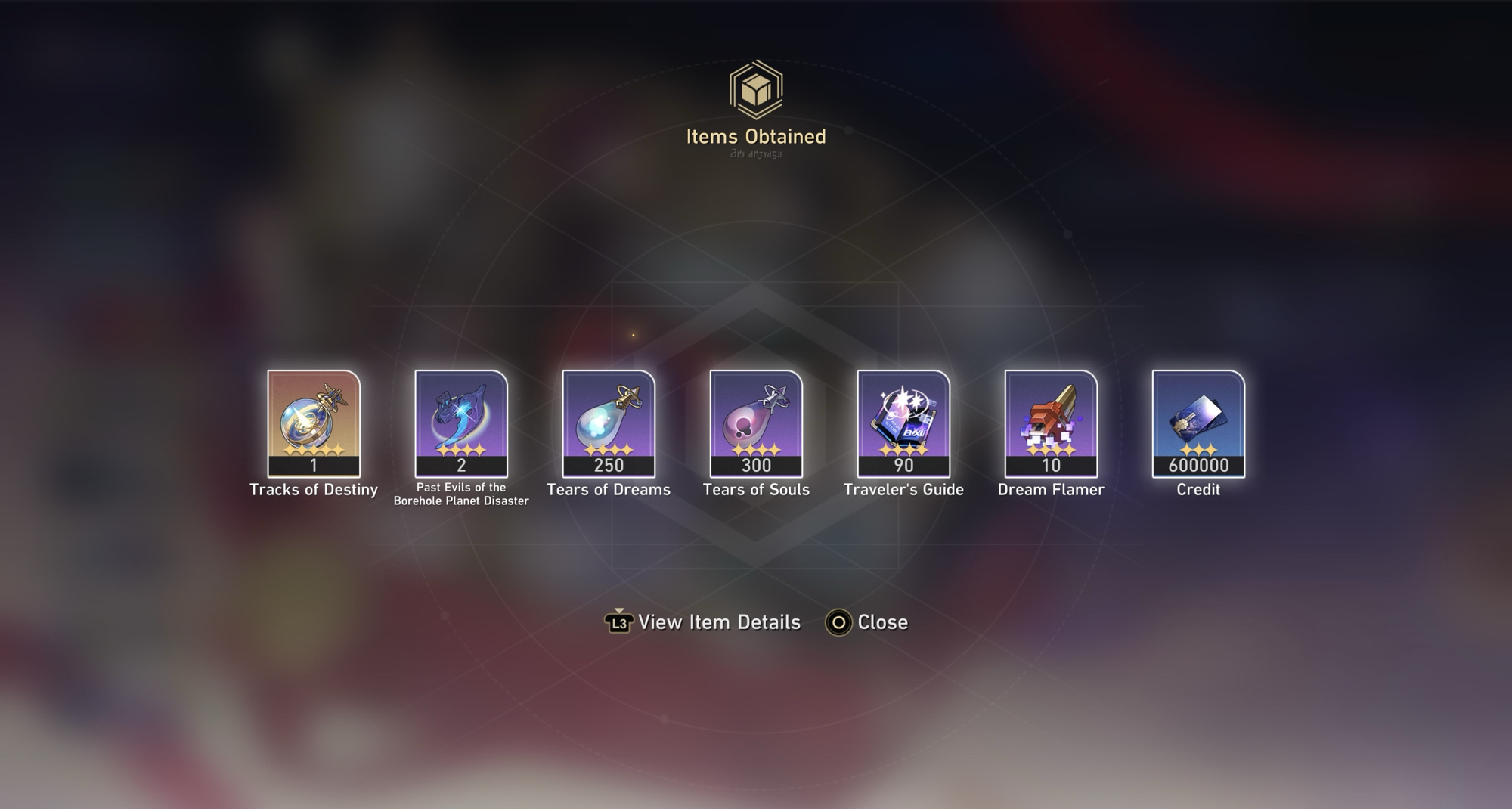Image resolution: width=1512 pixels, height=809 pixels.
Task: Inspect the Traveler's Guide reward
Action: click(x=903, y=423)
